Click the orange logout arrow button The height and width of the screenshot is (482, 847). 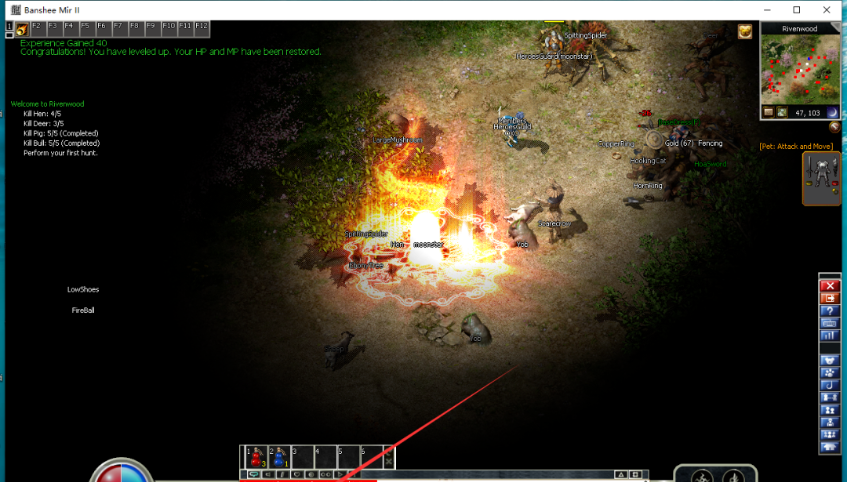(x=828, y=298)
